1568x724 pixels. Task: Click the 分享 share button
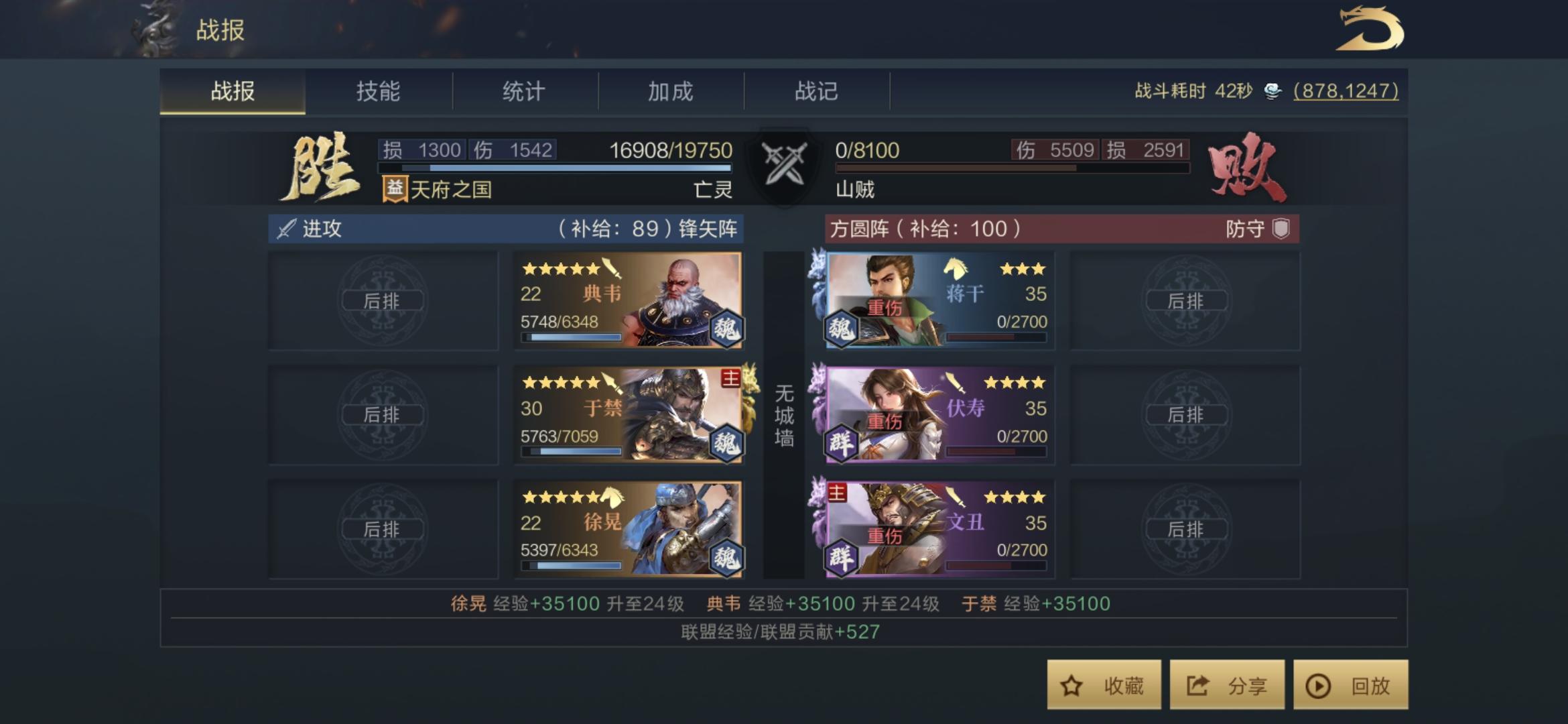(1226, 686)
